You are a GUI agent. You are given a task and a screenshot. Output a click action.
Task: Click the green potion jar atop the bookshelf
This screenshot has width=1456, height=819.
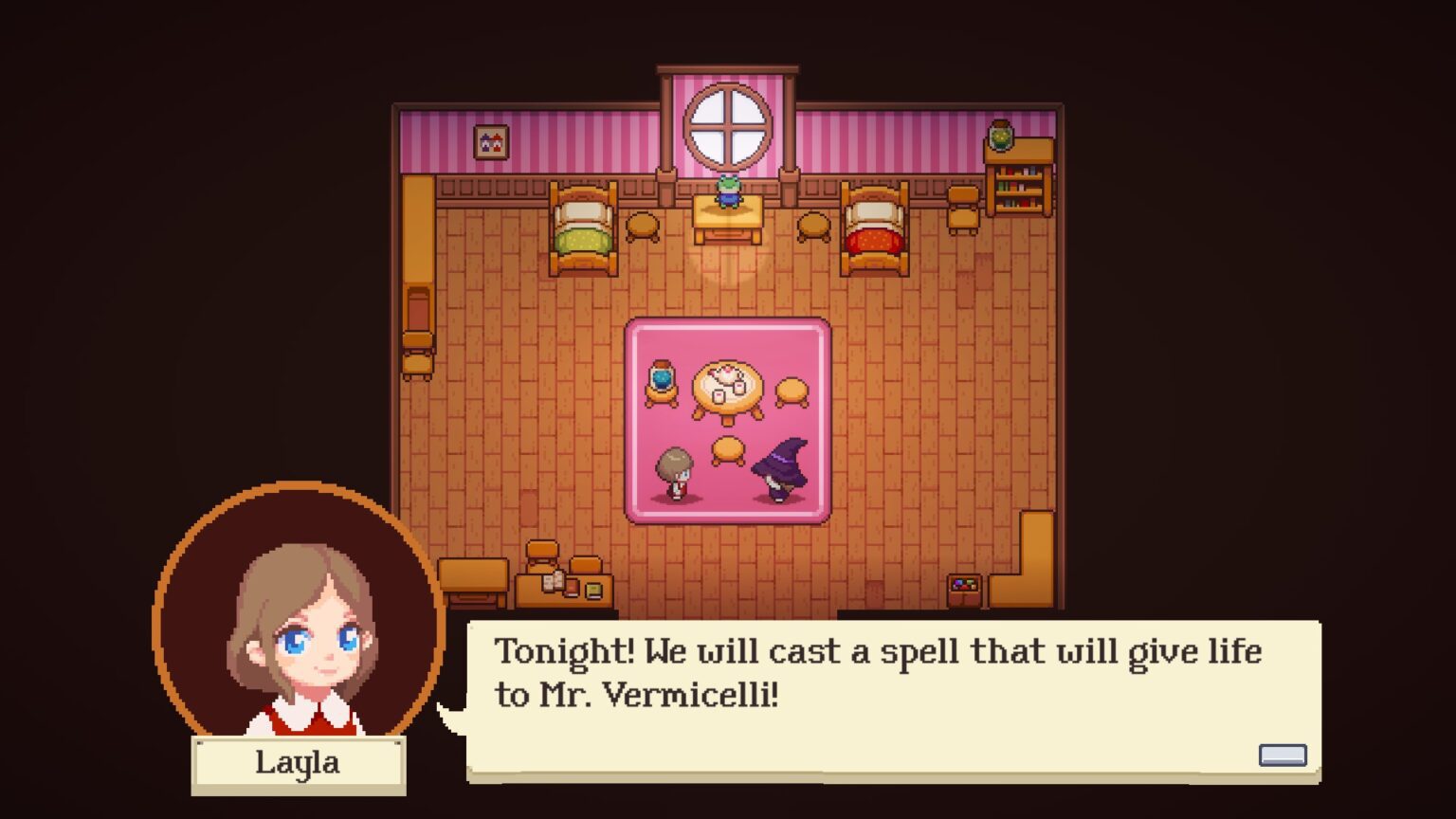click(x=1002, y=138)
